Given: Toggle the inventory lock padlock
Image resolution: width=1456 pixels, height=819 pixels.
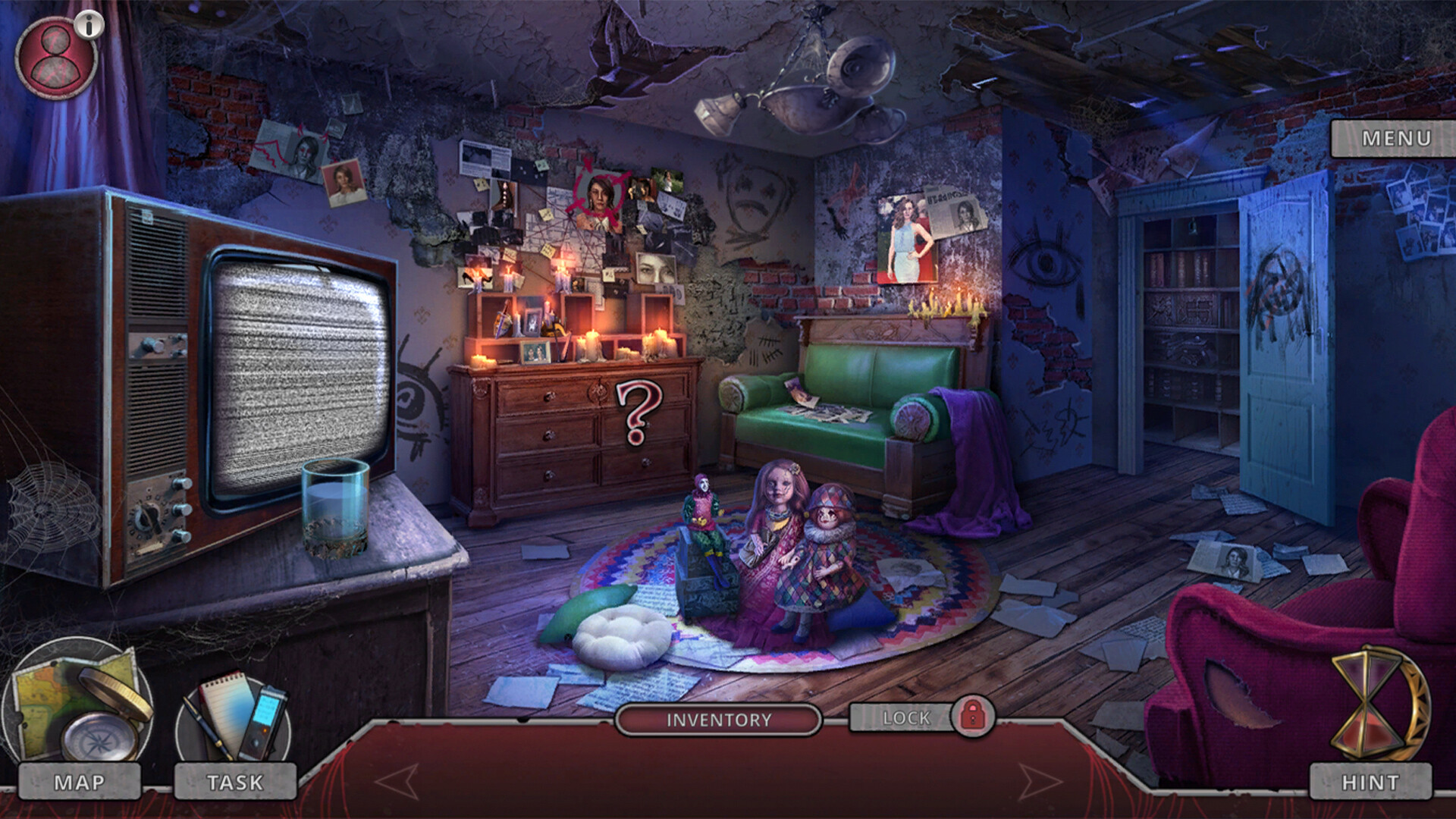Looking at the screenshot, I should click(x=974, y=717).
